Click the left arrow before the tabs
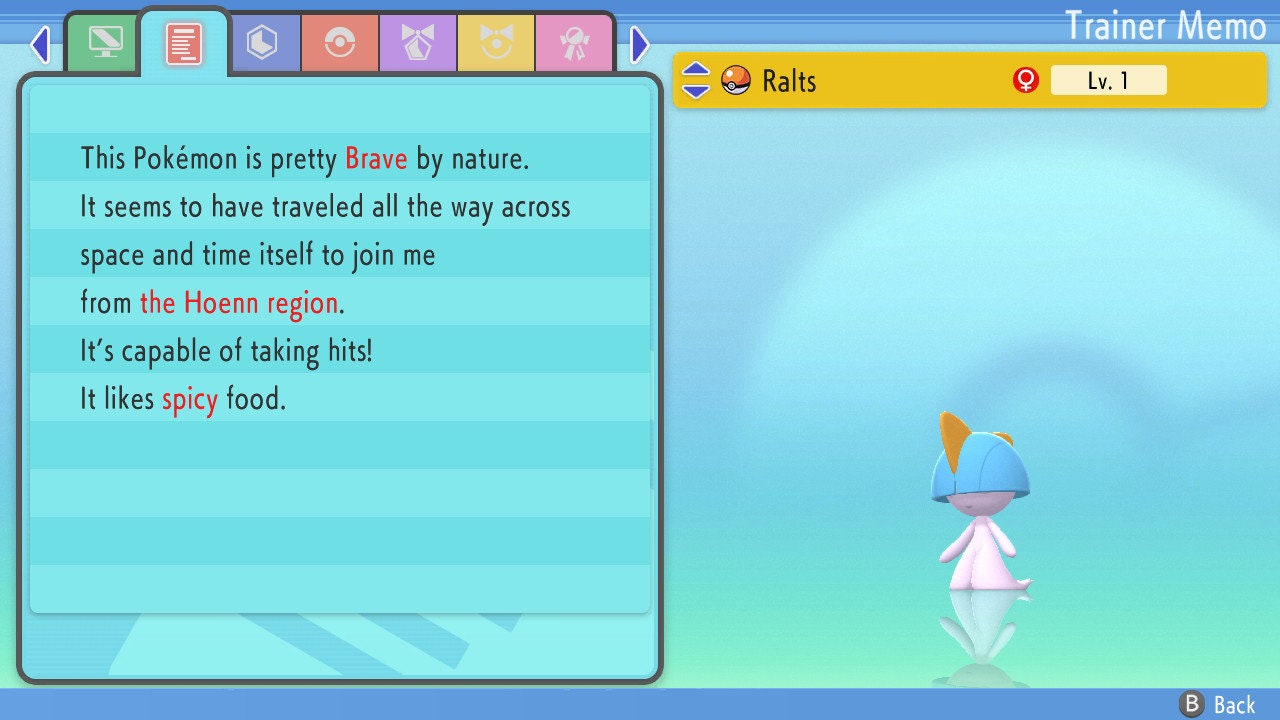The height and width of the screenshot is (720, 1280). (40, 44)
